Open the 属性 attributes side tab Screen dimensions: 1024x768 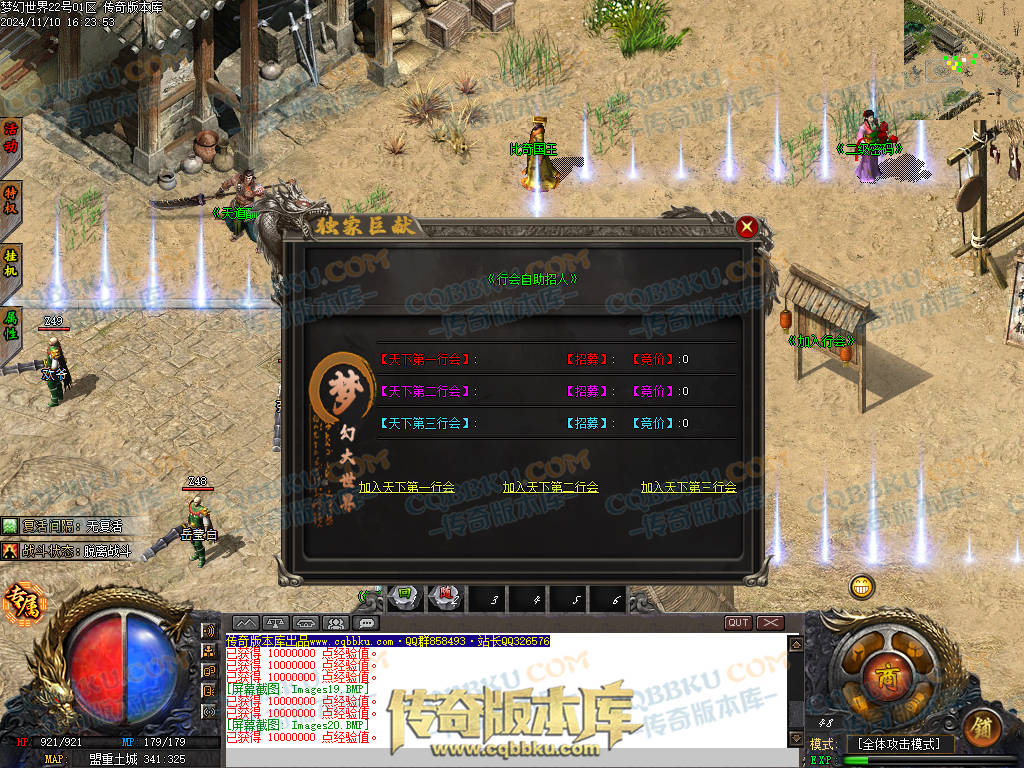pos(11,325)
